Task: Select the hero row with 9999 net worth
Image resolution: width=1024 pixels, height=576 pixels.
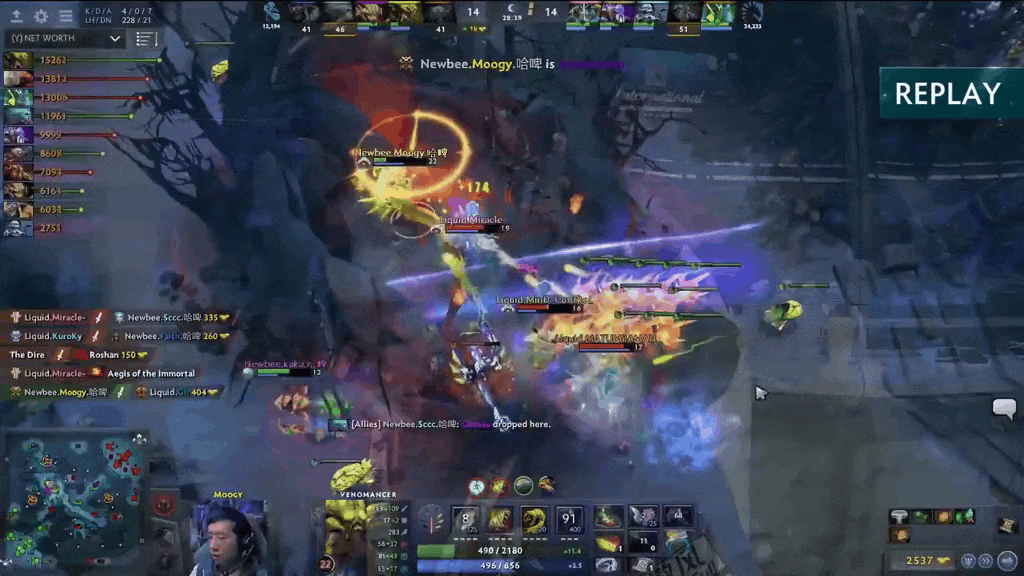Action: pos(52,135)
